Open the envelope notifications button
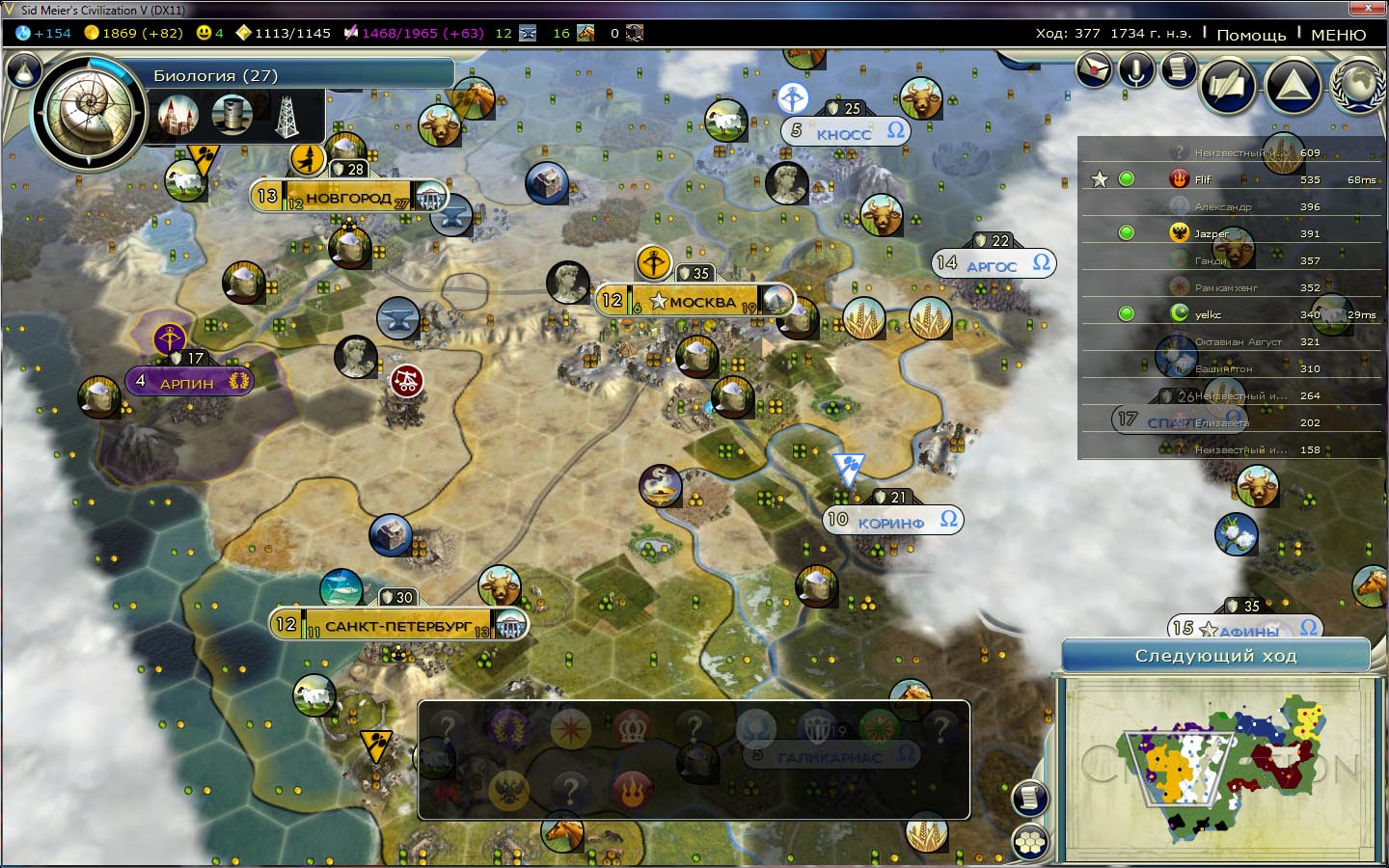The height and width of the screenshot is (868, 1389). pos(1095,69)
